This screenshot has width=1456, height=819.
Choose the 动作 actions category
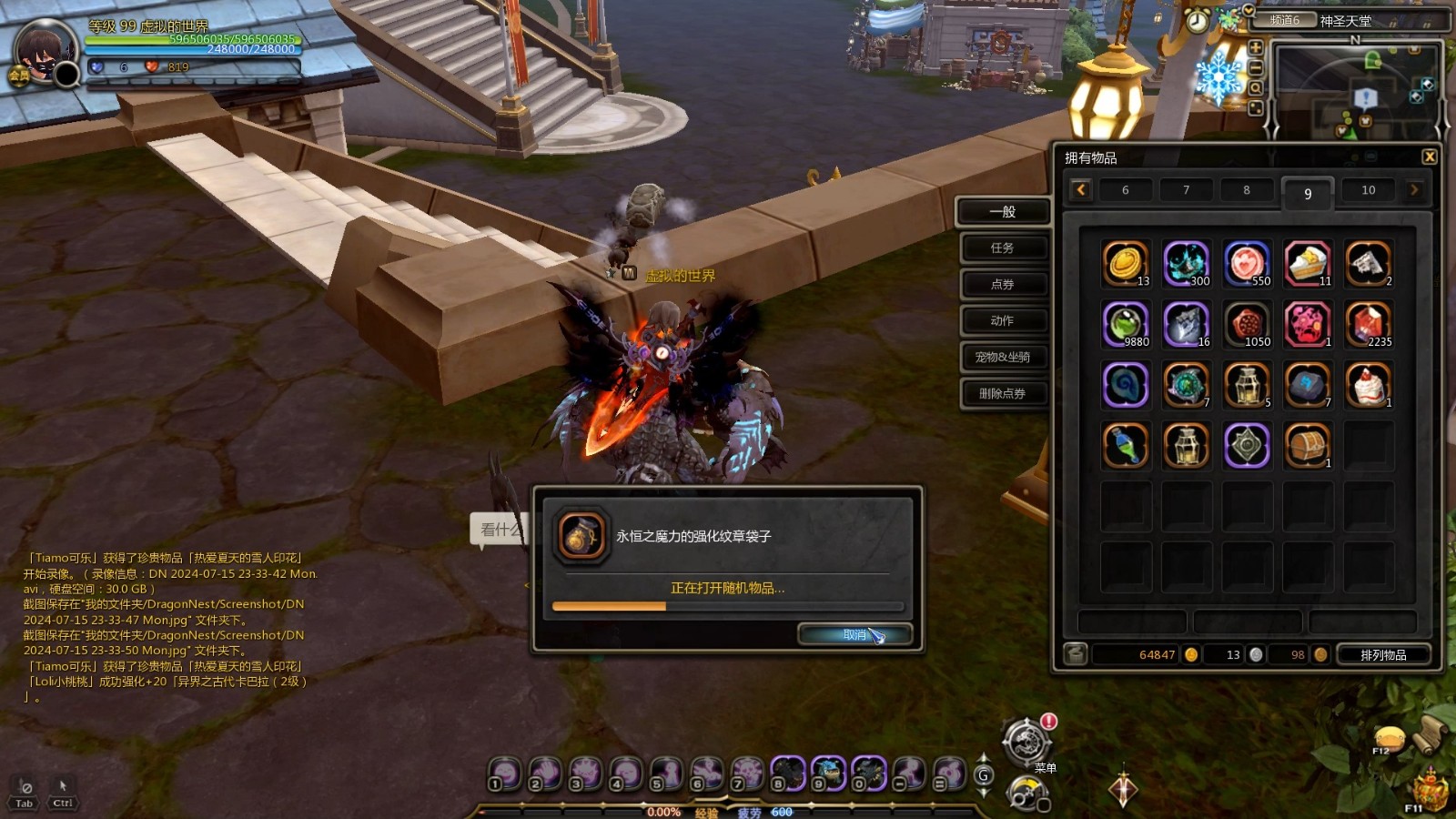pos(1002,320)
